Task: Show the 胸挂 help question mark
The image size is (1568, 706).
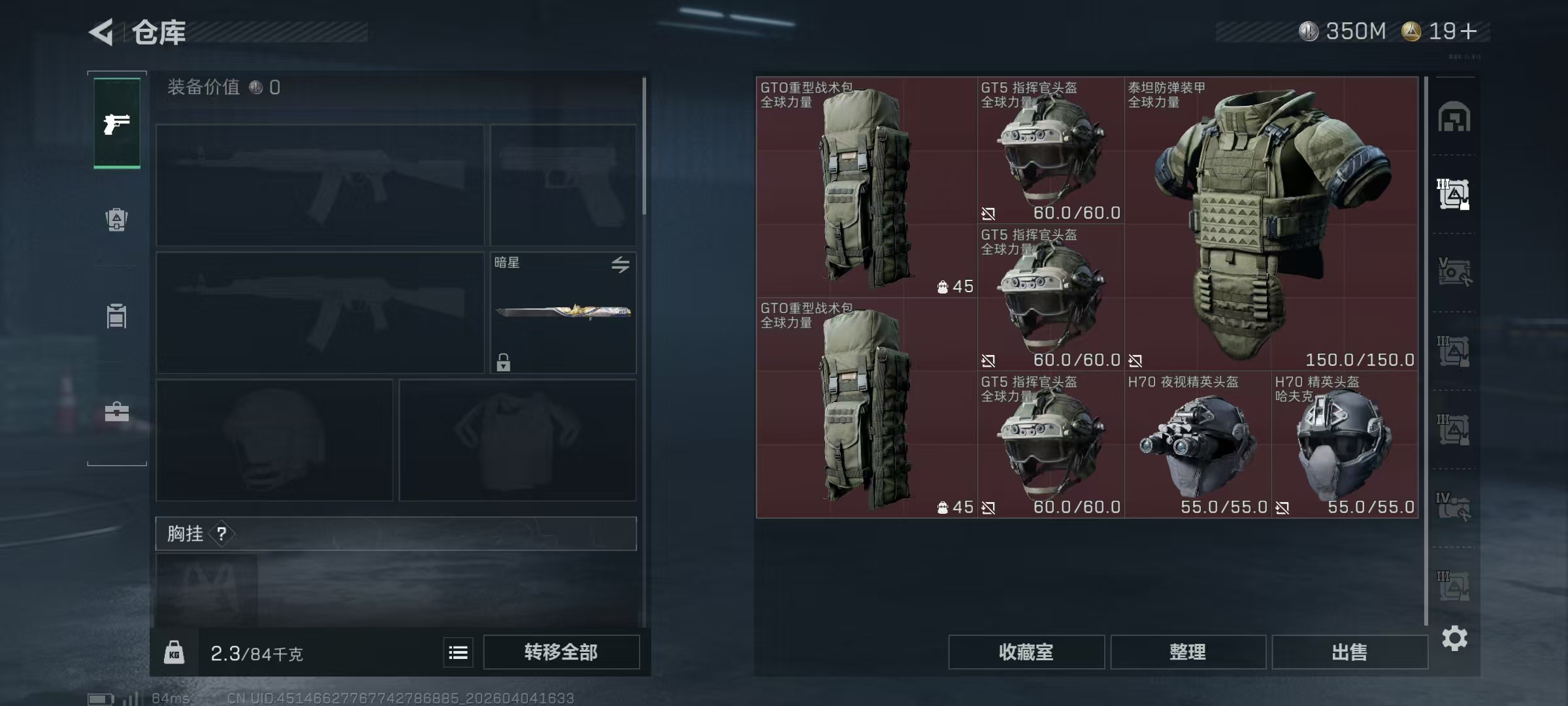Action: coord(221,533)
